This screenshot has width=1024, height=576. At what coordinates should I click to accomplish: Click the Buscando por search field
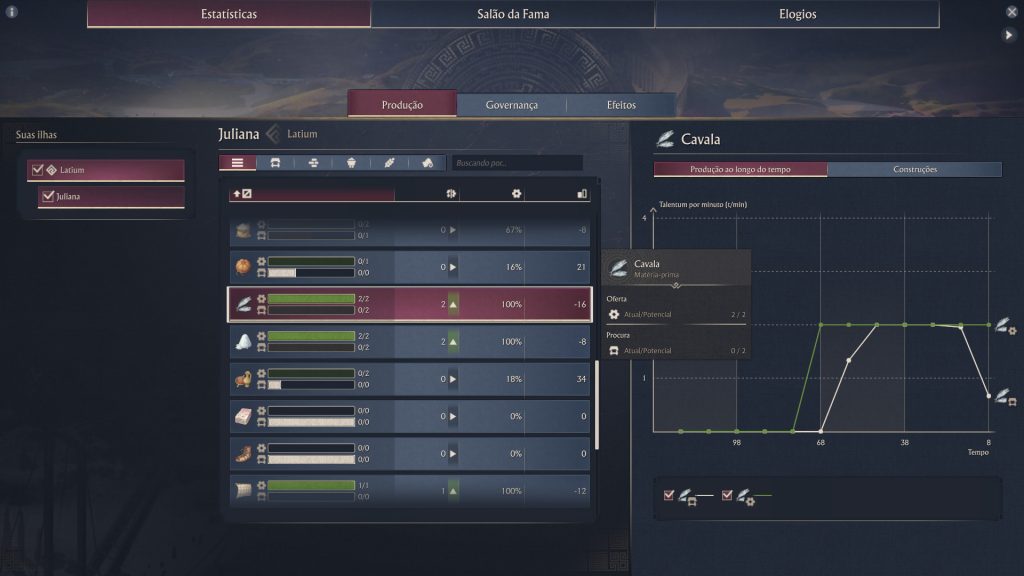[516, 162]
